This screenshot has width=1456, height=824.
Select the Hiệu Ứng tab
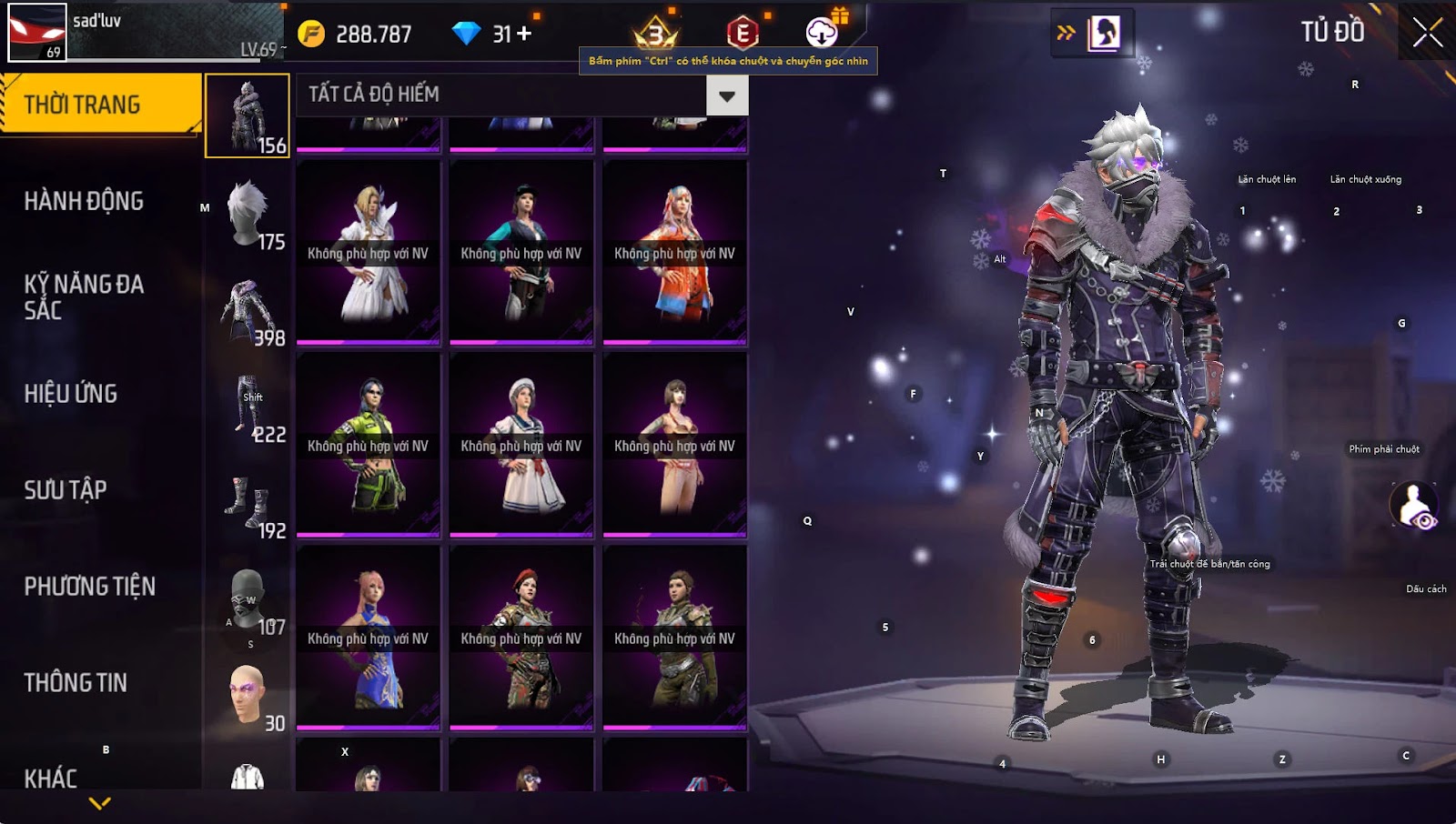(71, 394)
